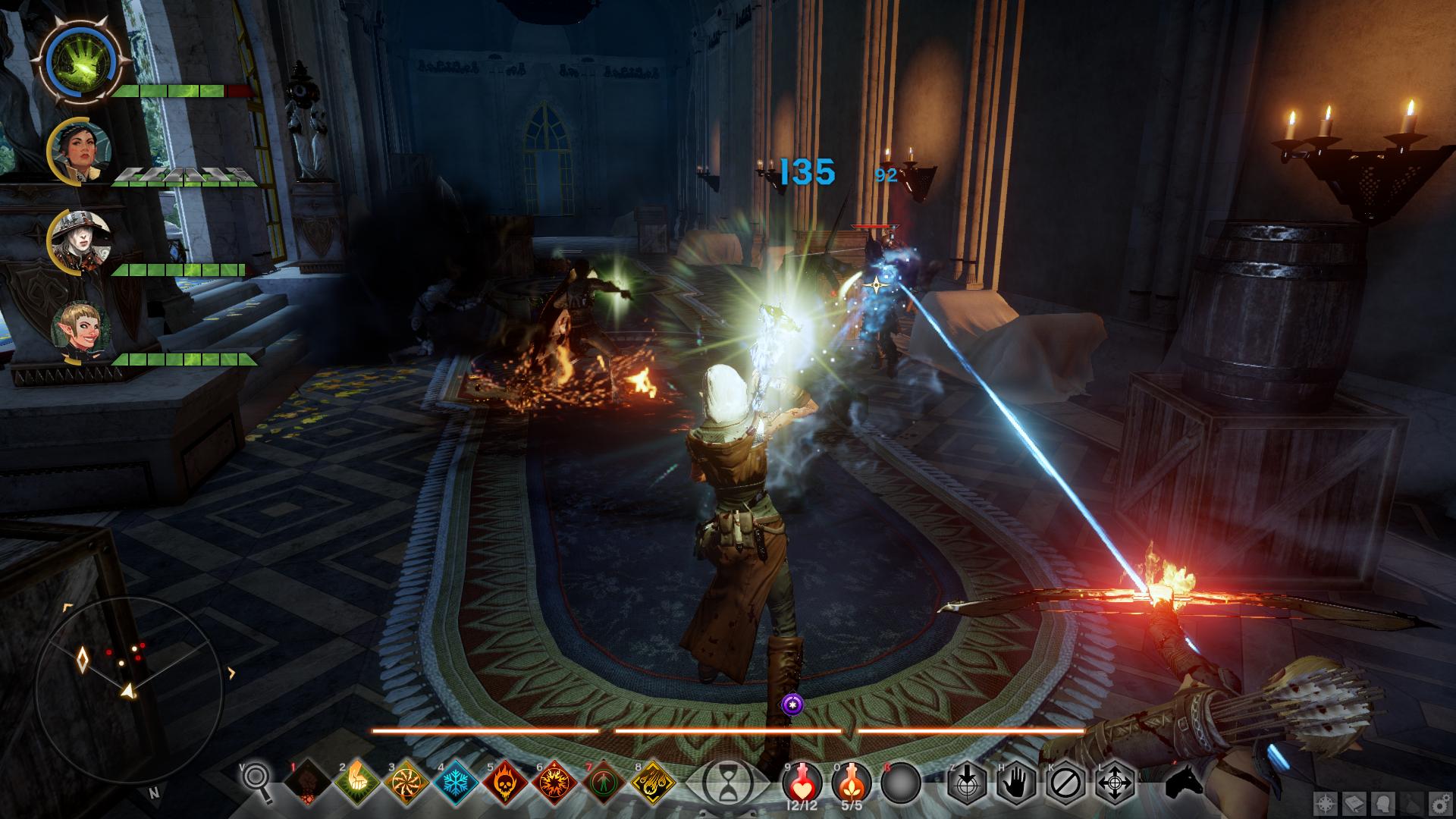Issue the open hand hold command
This screenshot has height=819, width=1456.
pos(1017,781)
